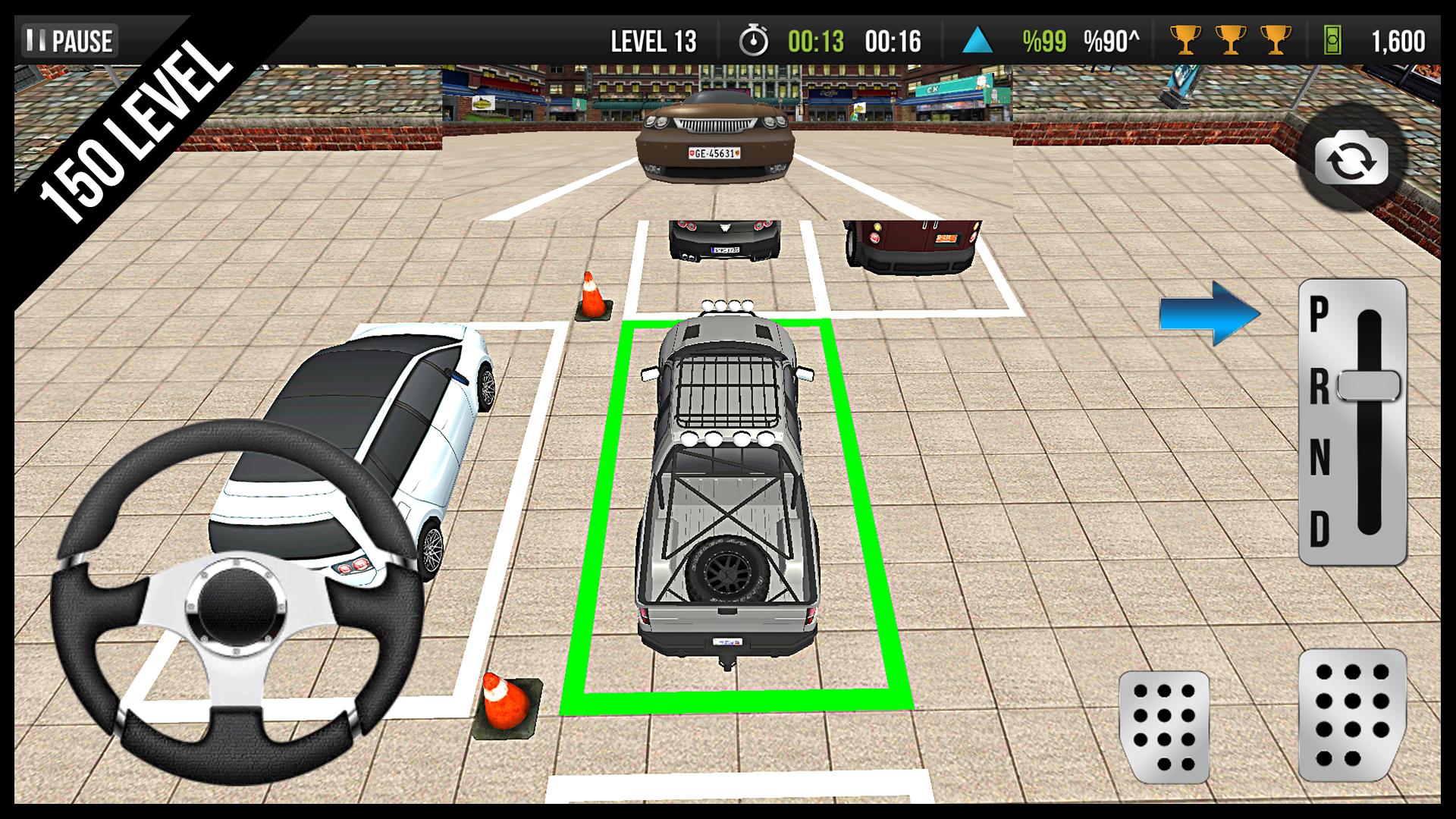1456x819 pixels.
Task: Set the gear to N neutral
Action: (x=1319, y=458)
